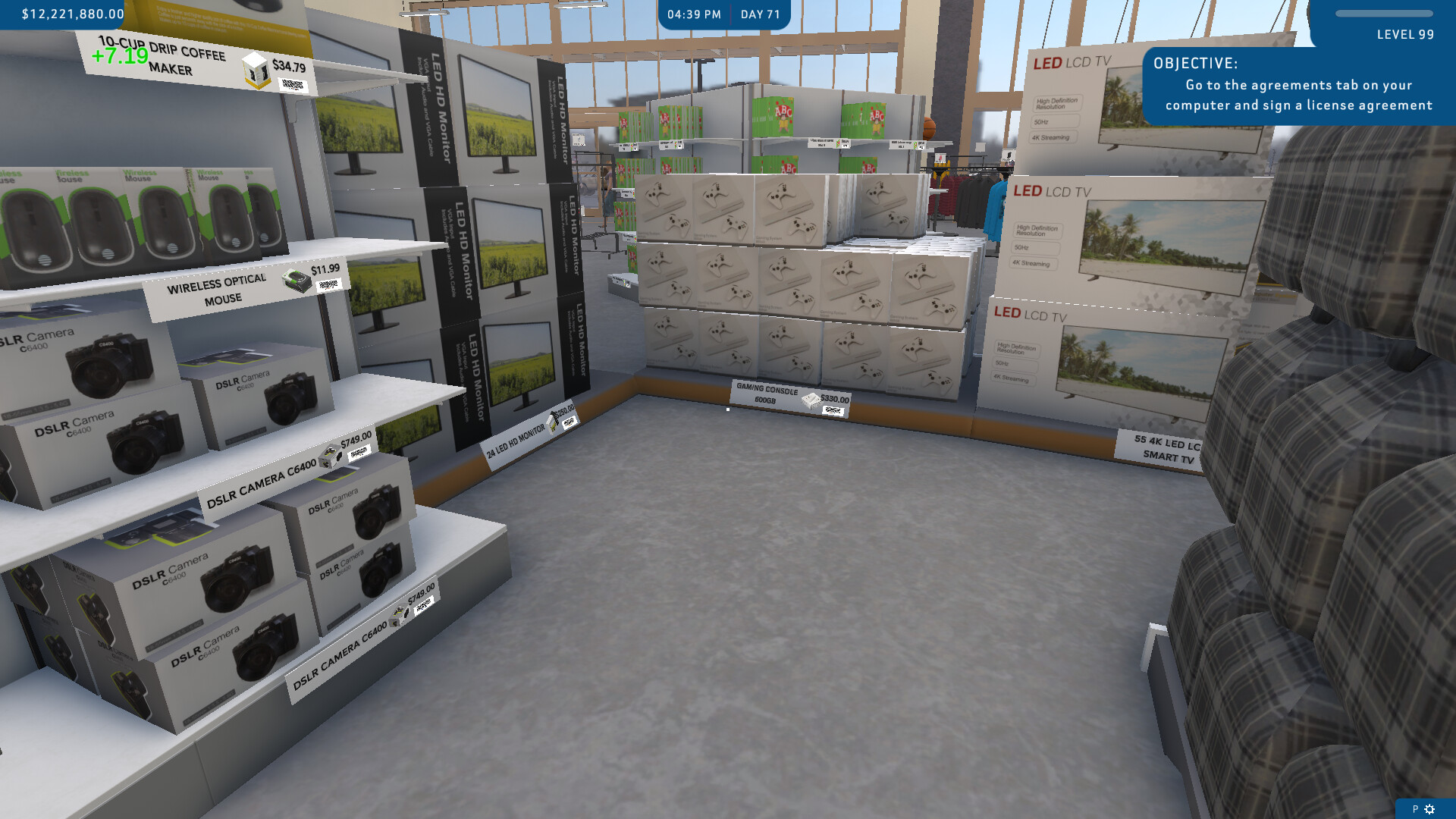Click the QR code on the $34.79 price tag
Screen dimensions: 1456x819
(294, 85)
